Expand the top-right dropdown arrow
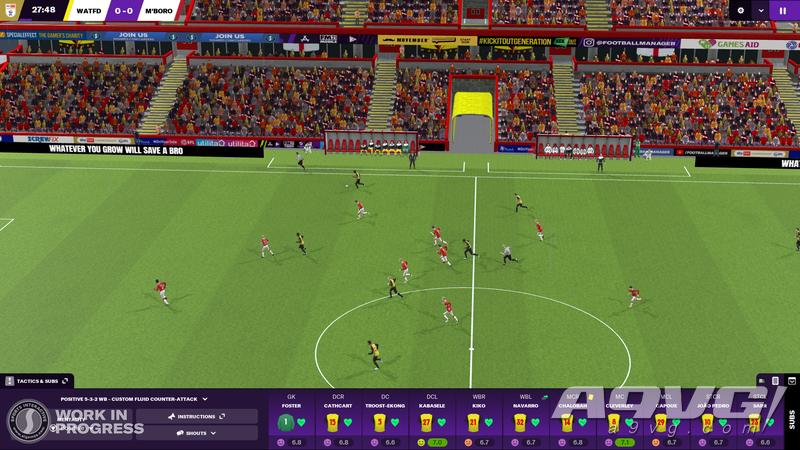Viewport: 800px width, 450px height. tap(761, 10)
